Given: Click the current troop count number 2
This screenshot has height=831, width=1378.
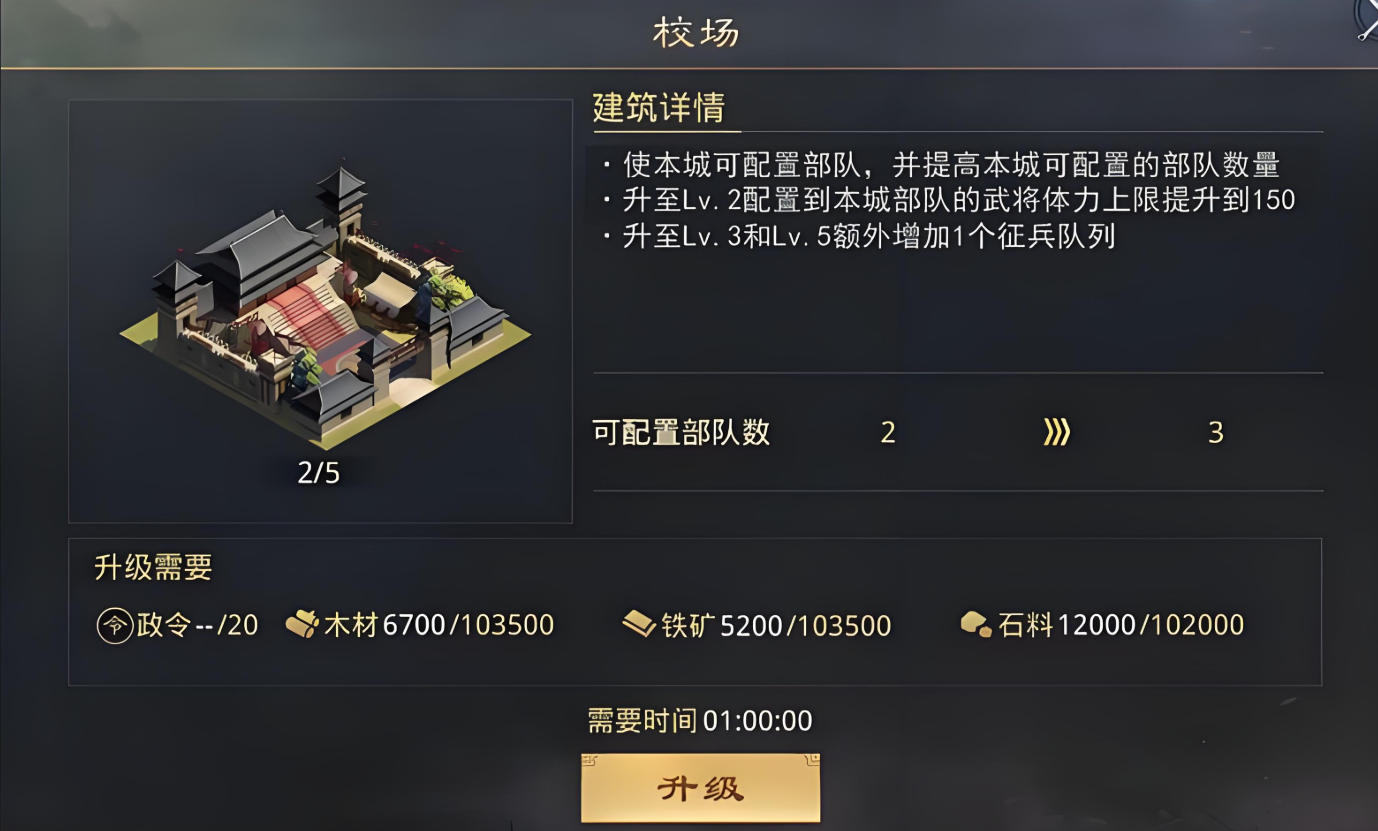Looking at the screenshot, I should [x=888, y=432].
